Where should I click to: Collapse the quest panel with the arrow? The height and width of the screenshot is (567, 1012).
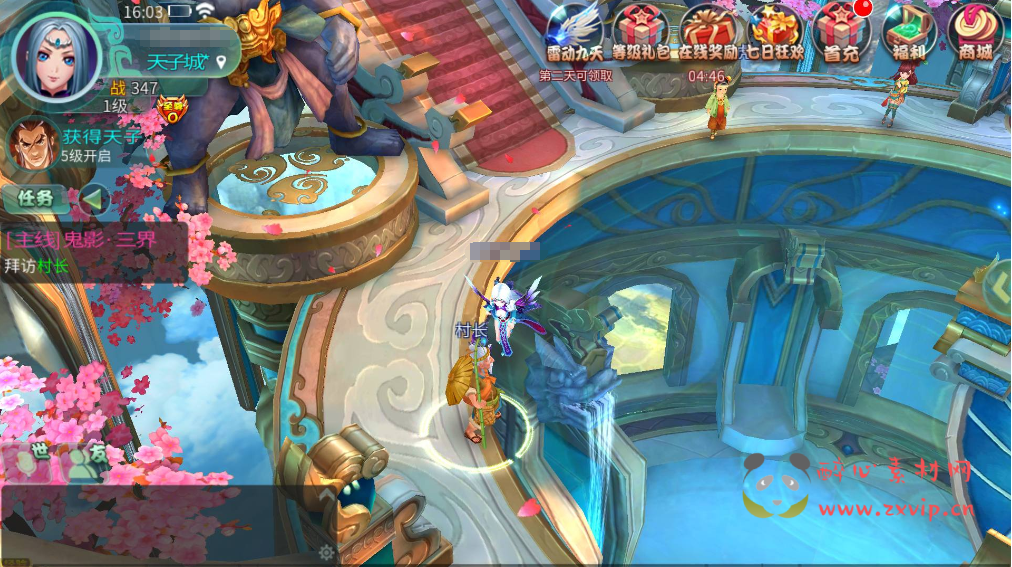[x=93, y=199]
